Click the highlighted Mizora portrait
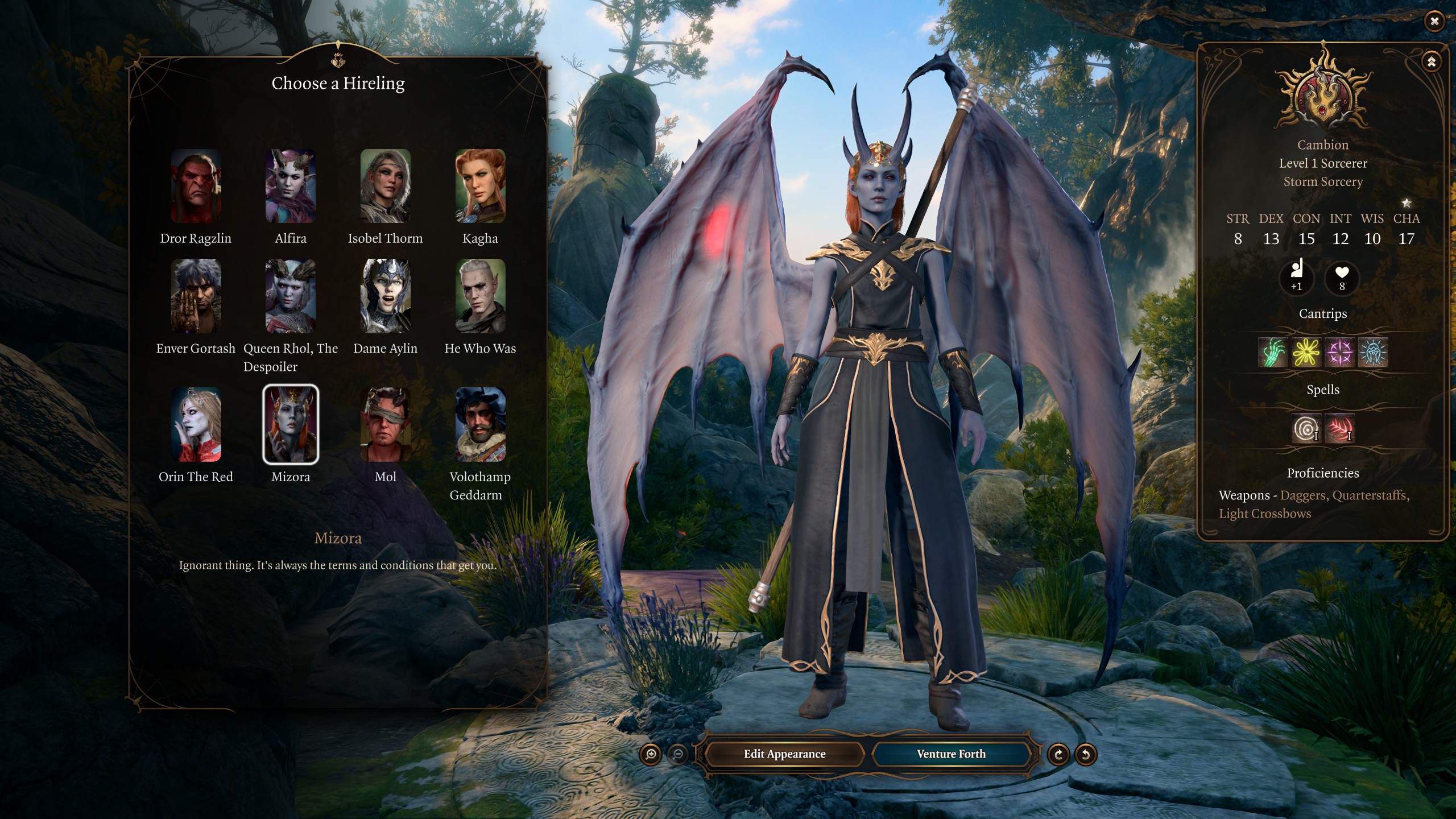This screenshot has height=819, width=1456. point(291,424)
